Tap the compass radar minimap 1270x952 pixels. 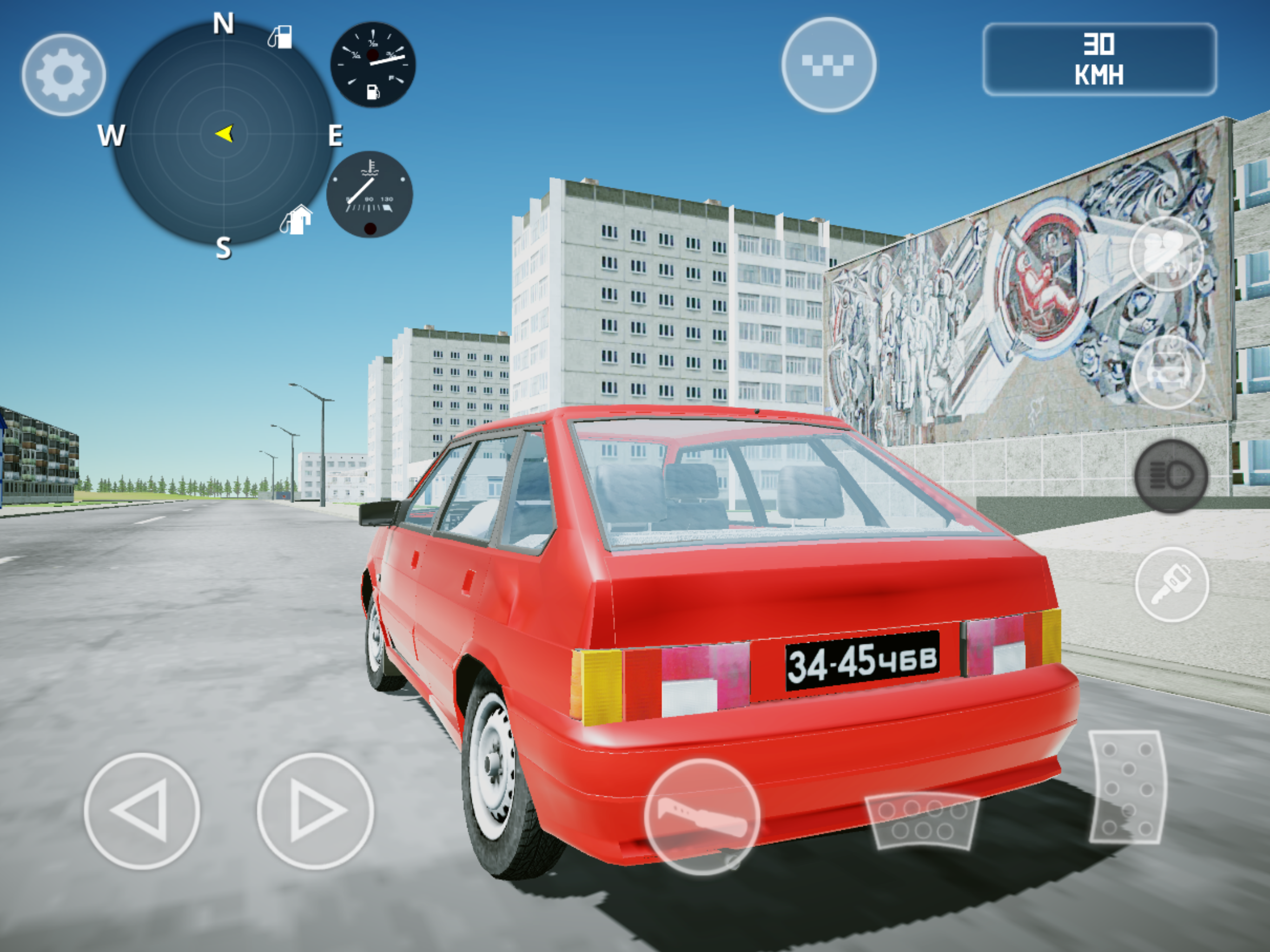coord(223,134)
